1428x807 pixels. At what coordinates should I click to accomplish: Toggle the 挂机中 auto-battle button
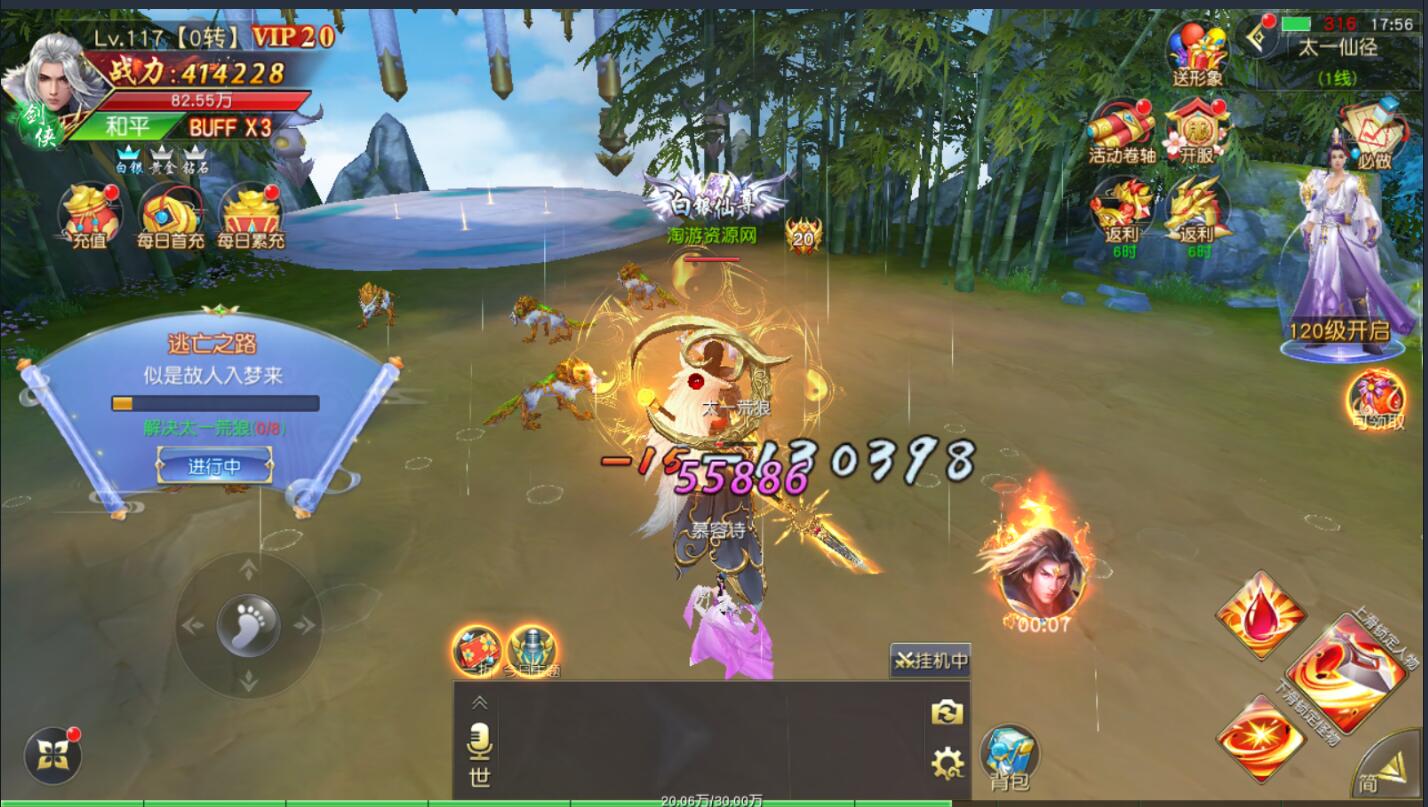[930, 660]
